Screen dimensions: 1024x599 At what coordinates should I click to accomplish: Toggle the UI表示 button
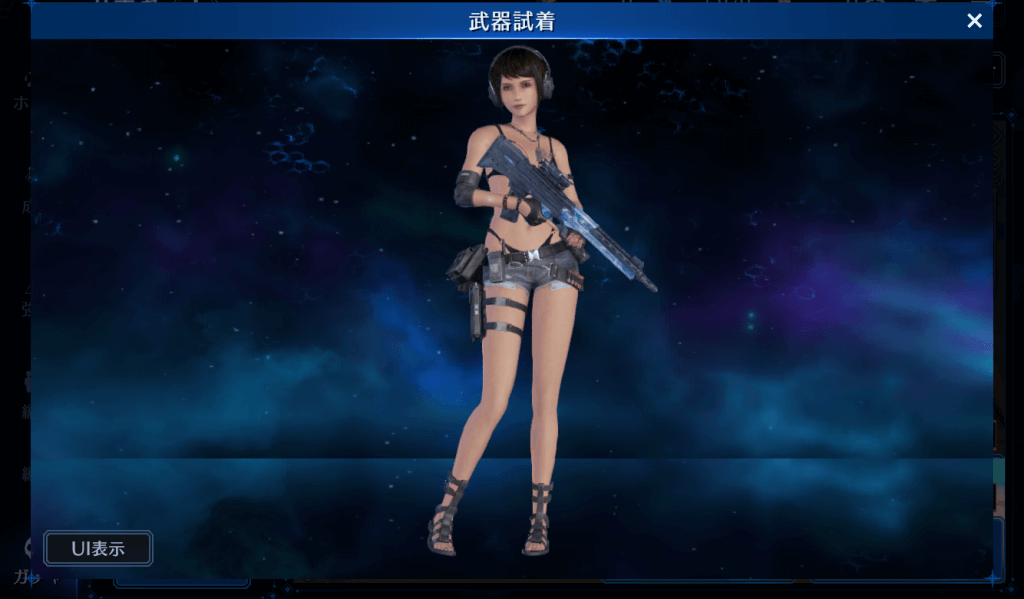point(98,548)
